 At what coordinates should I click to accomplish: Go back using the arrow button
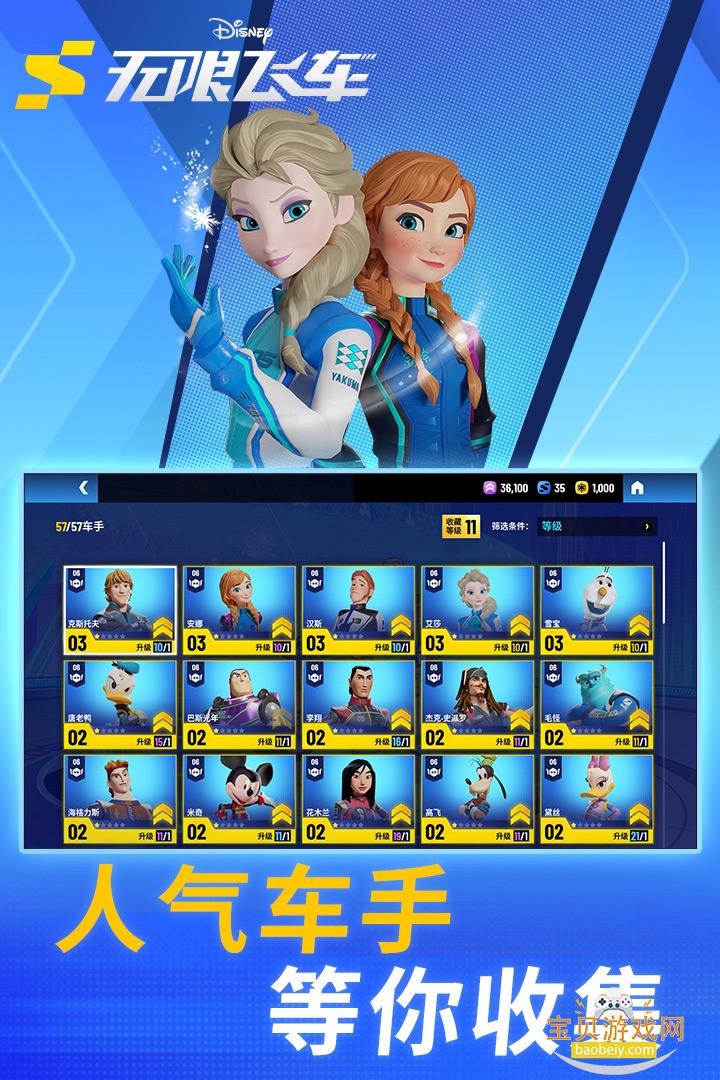coord(83,488)
